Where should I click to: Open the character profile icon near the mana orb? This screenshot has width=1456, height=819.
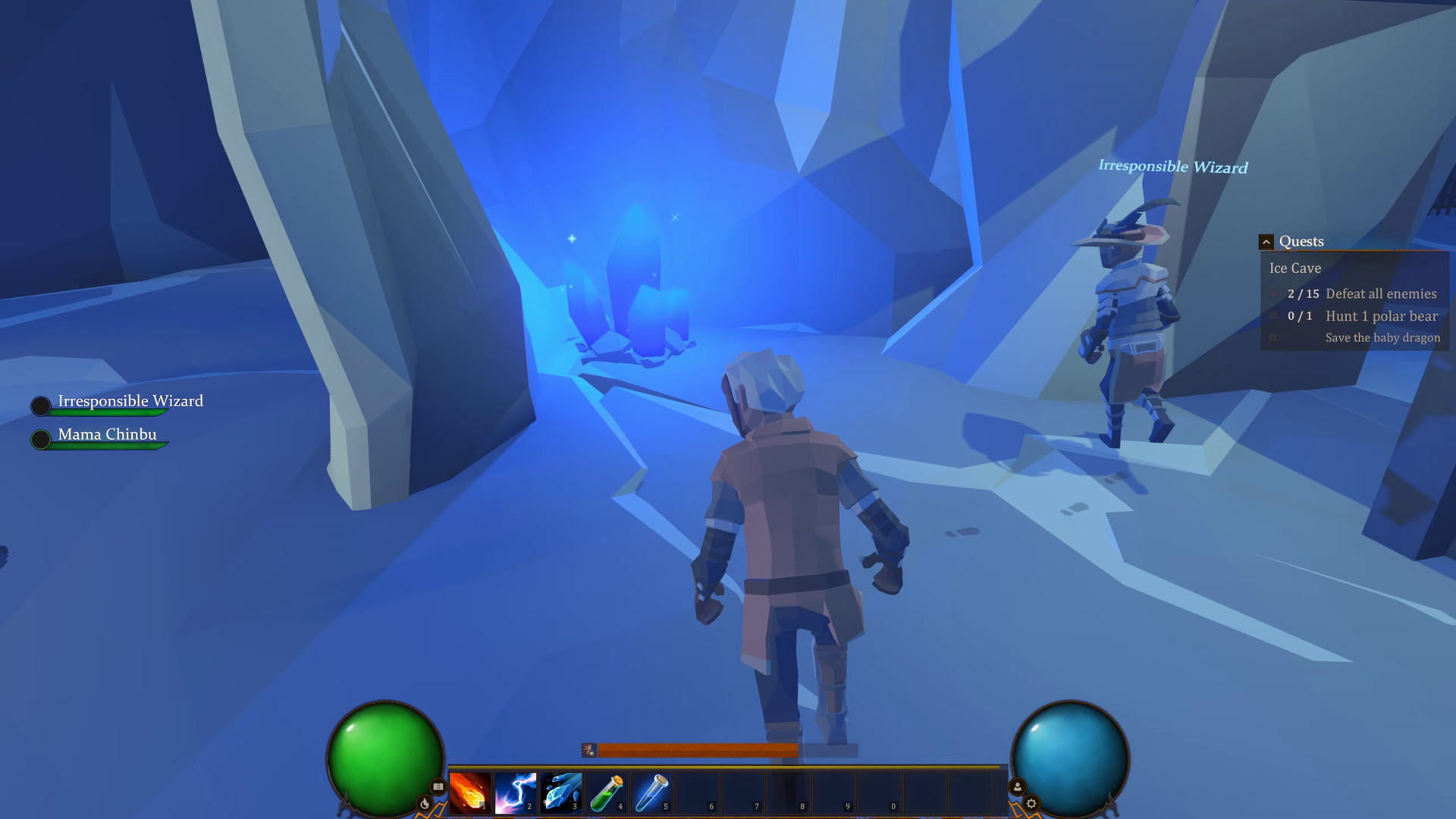pyautogui.click(x=1017, y=787)
